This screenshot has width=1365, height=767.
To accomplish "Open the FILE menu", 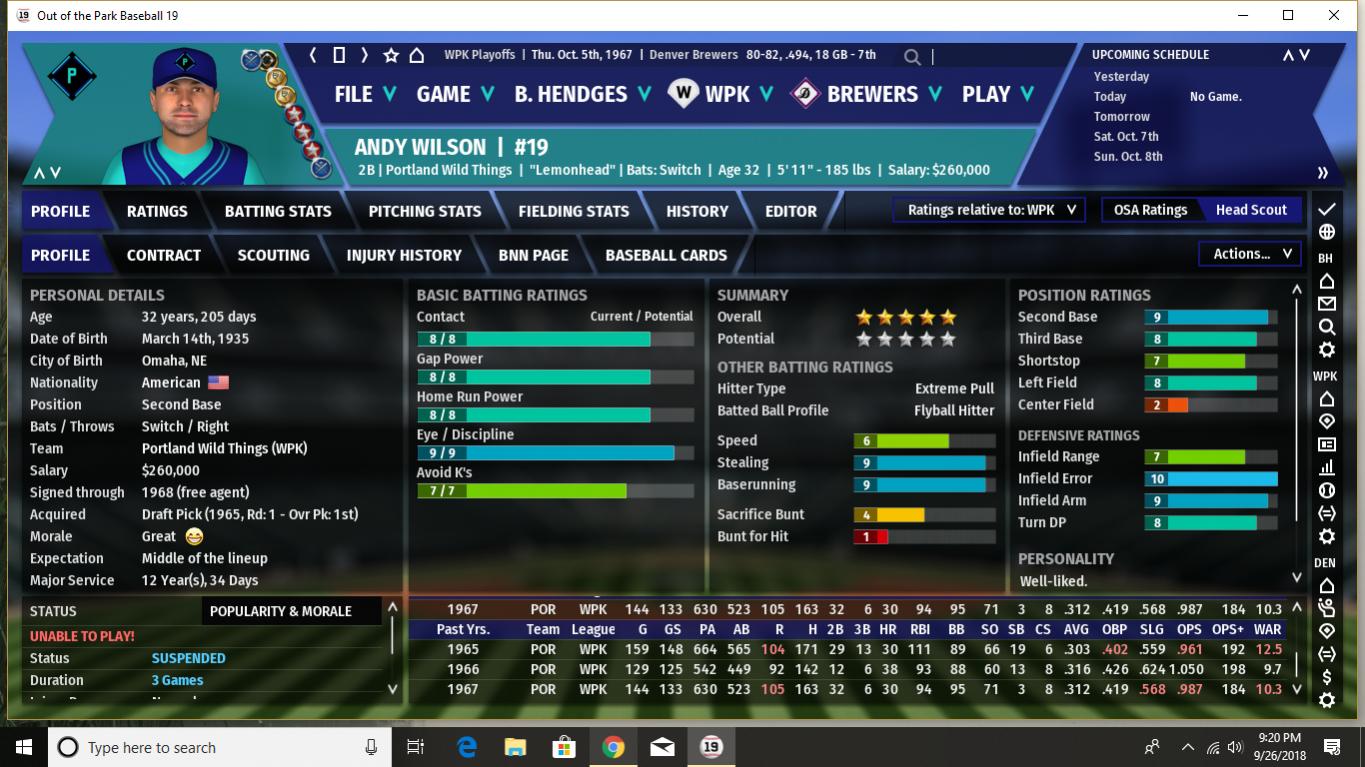I will [x=364, y=94].
